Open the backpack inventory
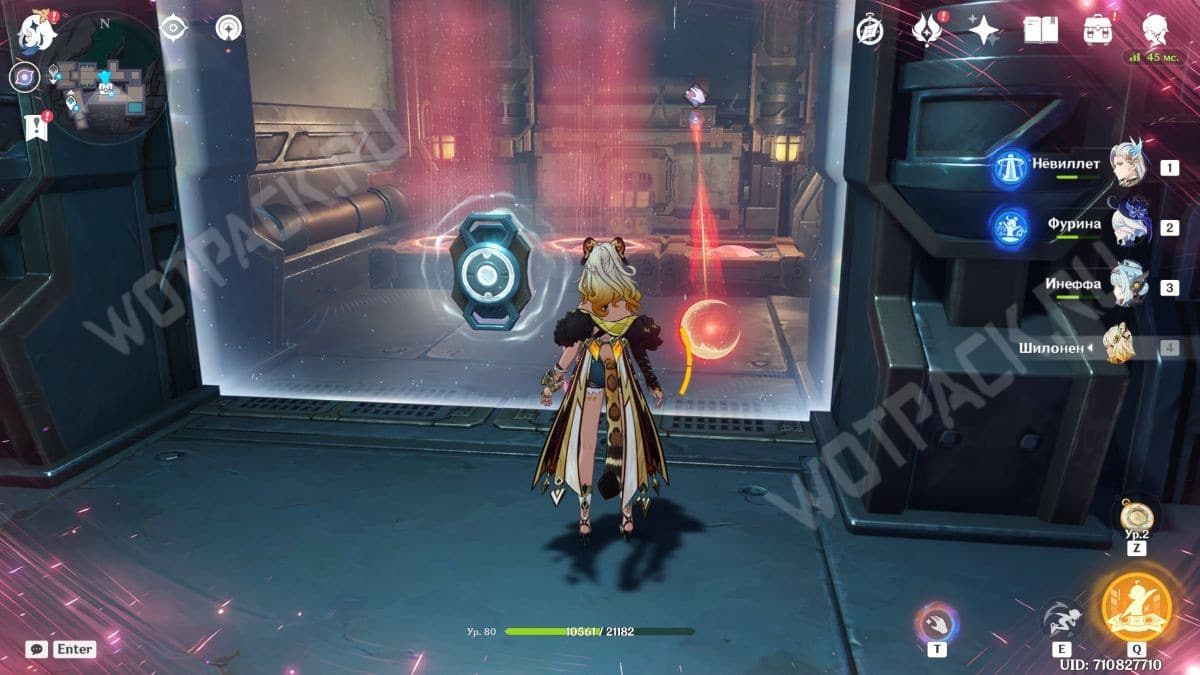Image resolution: width=1200 pixels, height=675 pixels. (x=1099, y=31)
